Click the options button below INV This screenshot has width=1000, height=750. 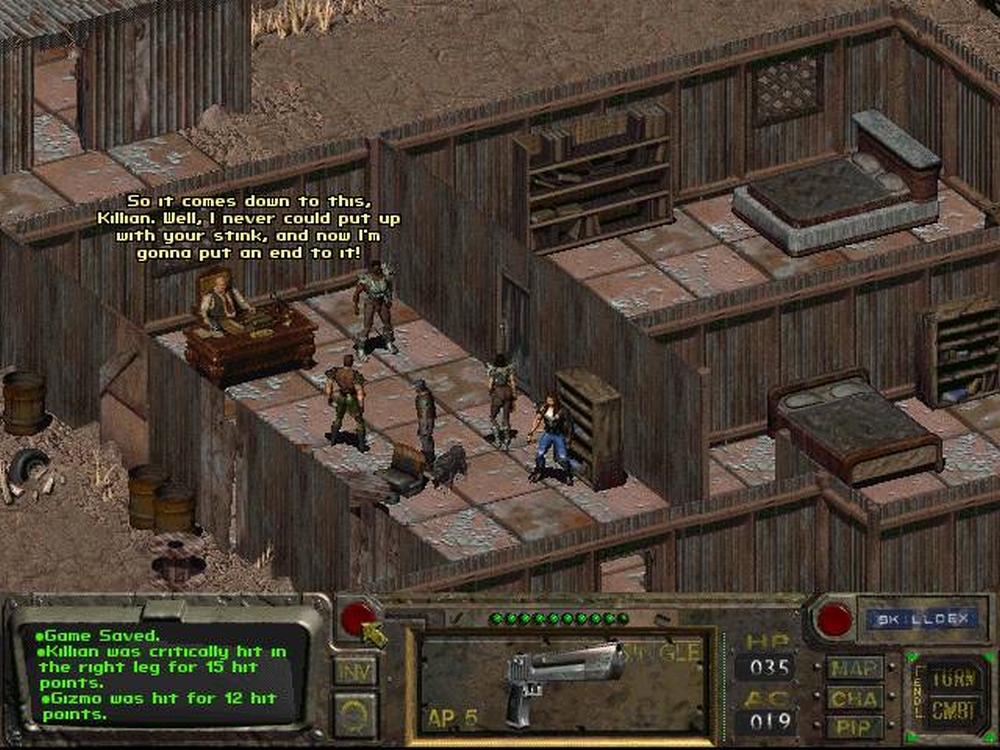(355, 714)
